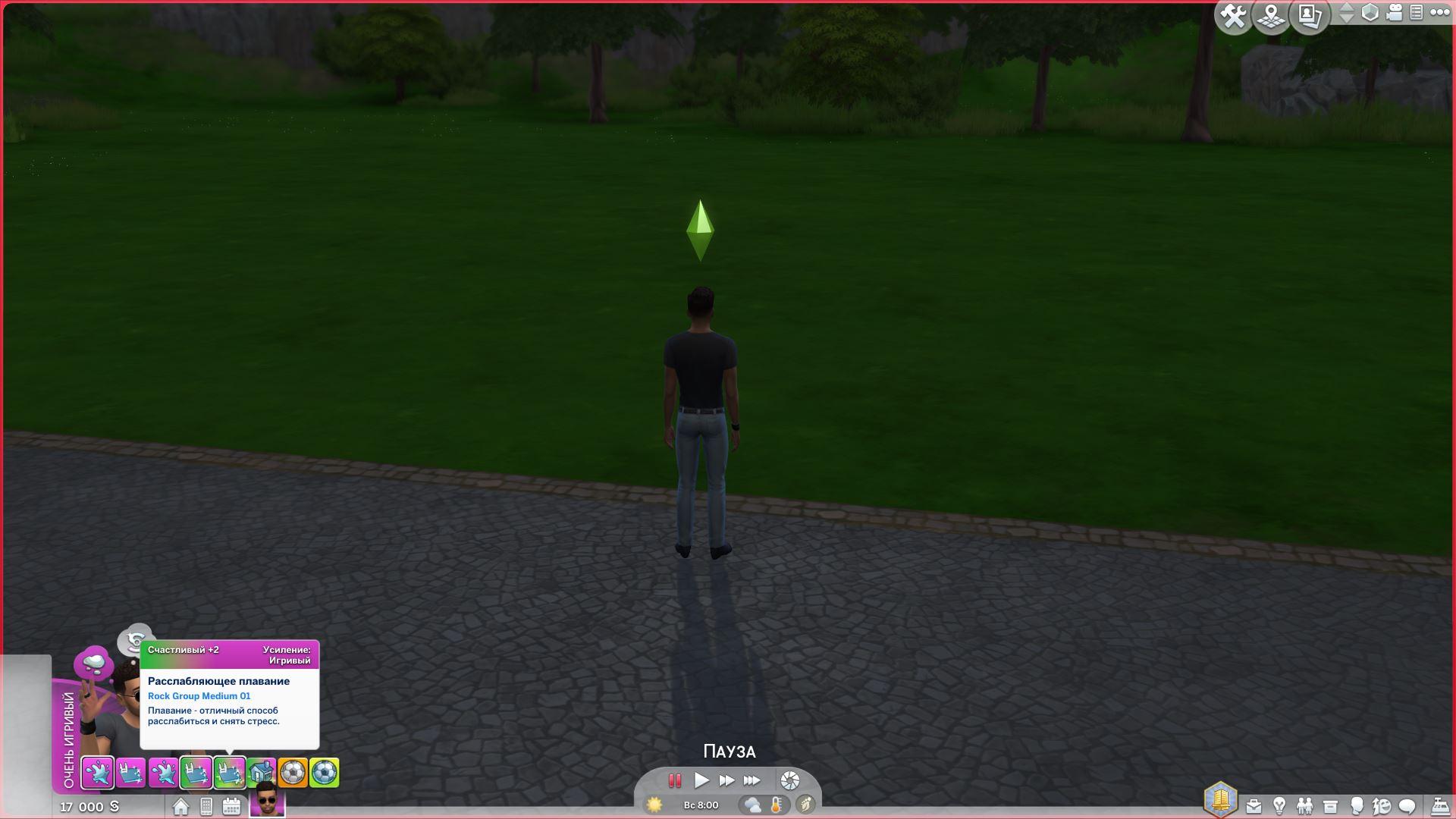Screen dimensions: 1456x819
Task: Open the Gallery photos icon
Action: [x=1310, y=17]
